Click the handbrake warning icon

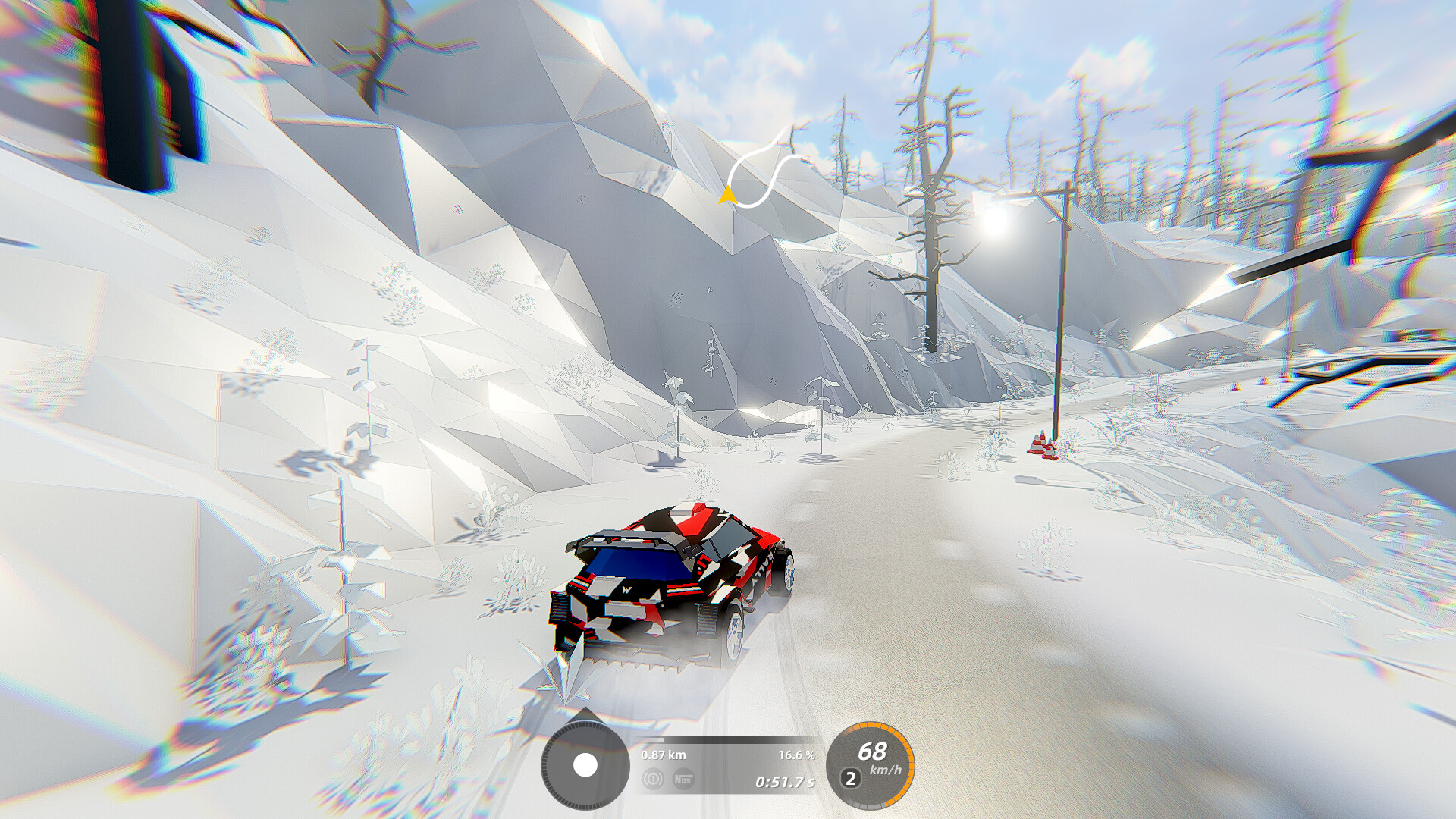click(x=653, y=779)
